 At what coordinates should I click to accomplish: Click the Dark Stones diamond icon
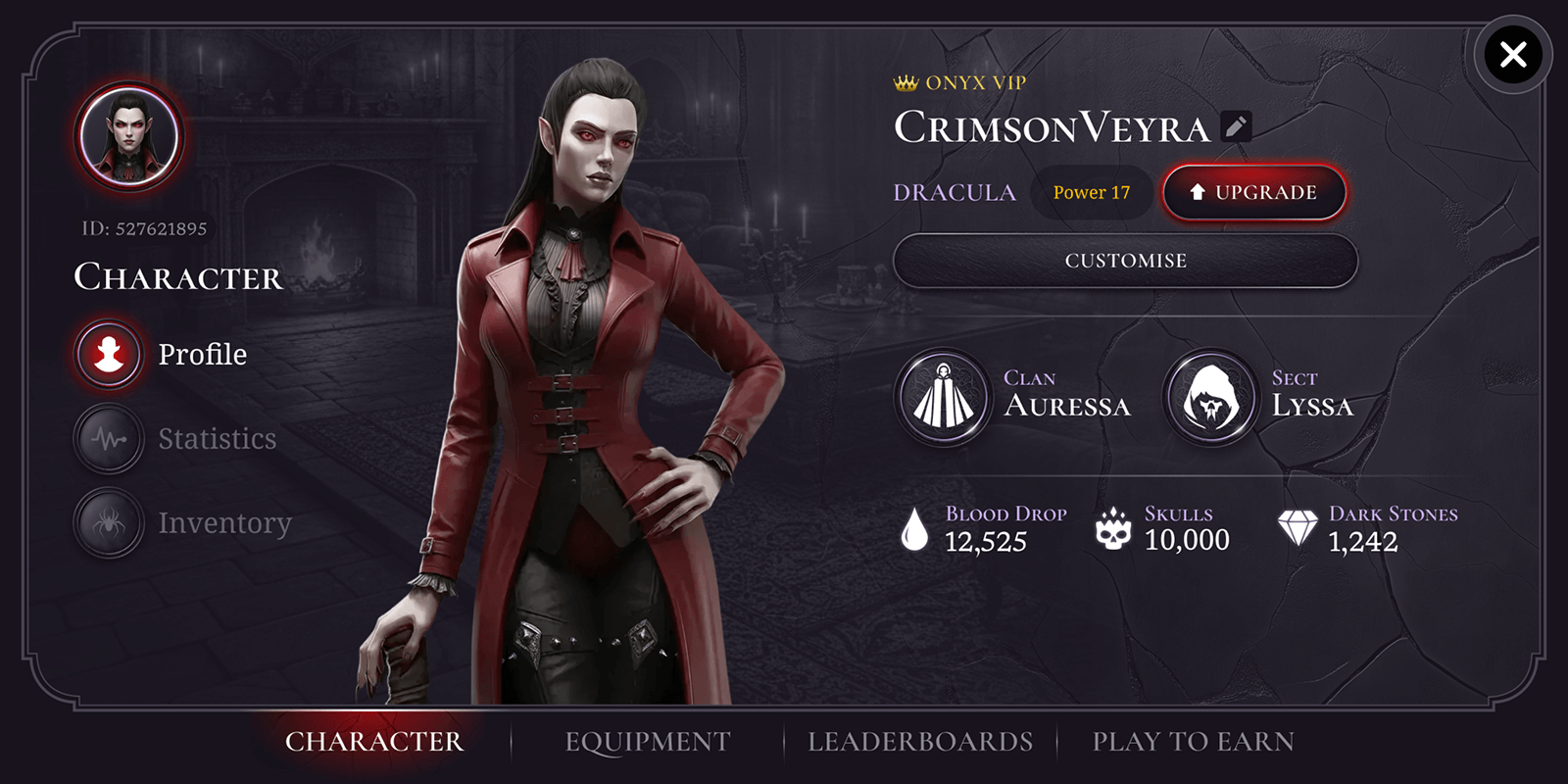coord(1300,528)
